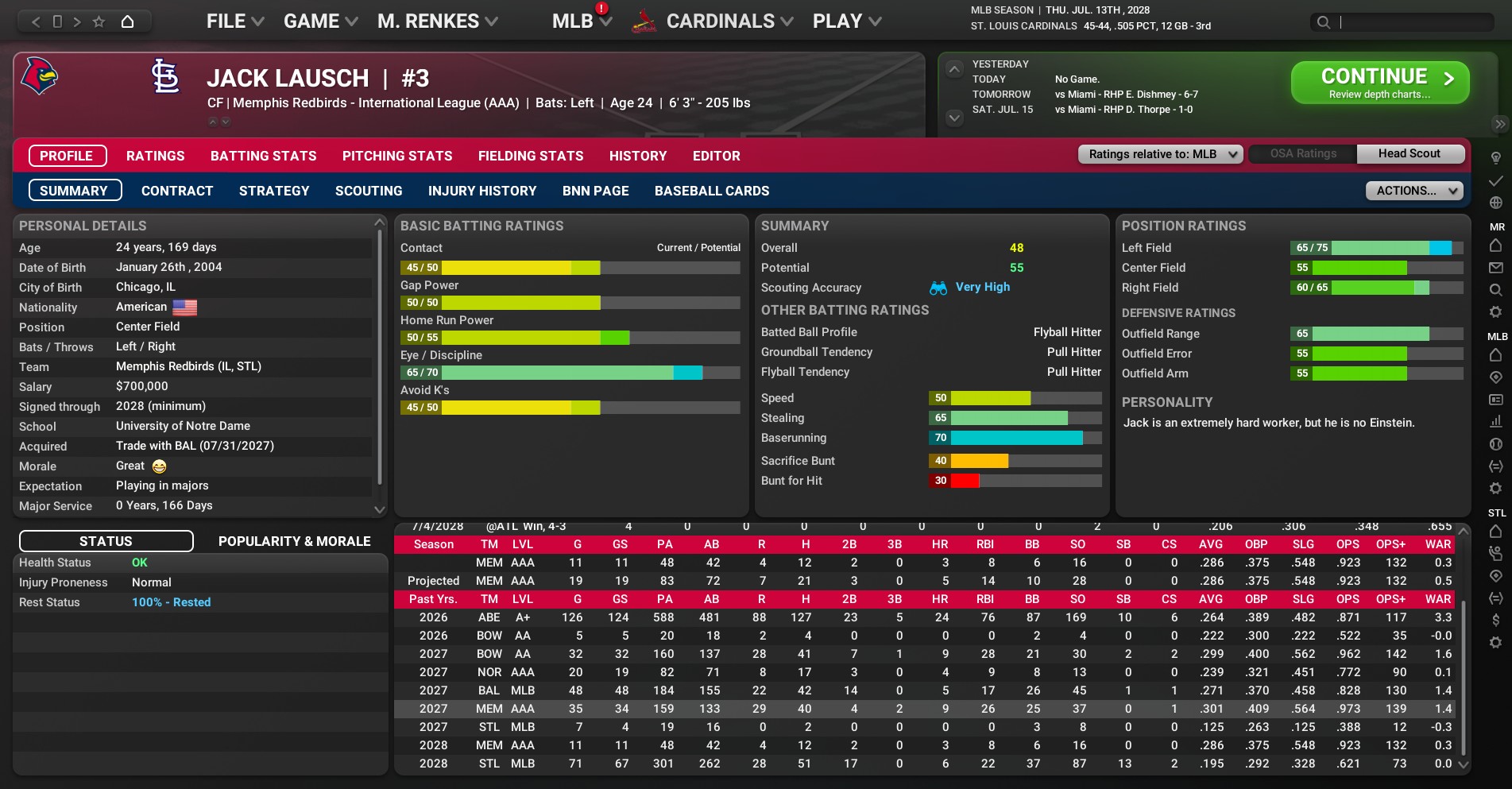The image size is (1512, 789).
Task: Open the PLAY menu
Action: point(846,21)
